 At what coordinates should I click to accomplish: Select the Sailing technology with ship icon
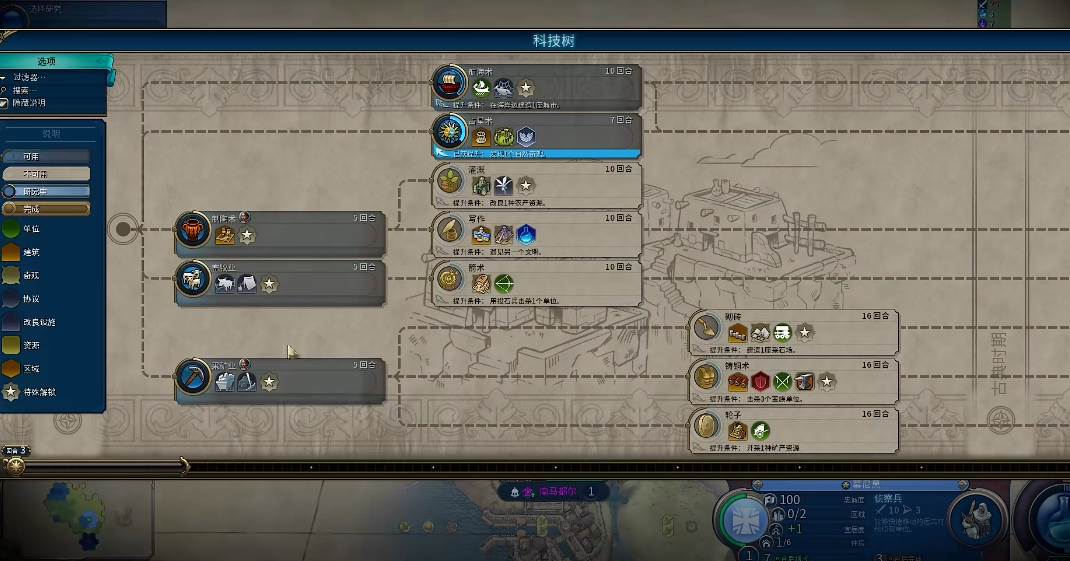pyautogui.click(x=537, y=85)
